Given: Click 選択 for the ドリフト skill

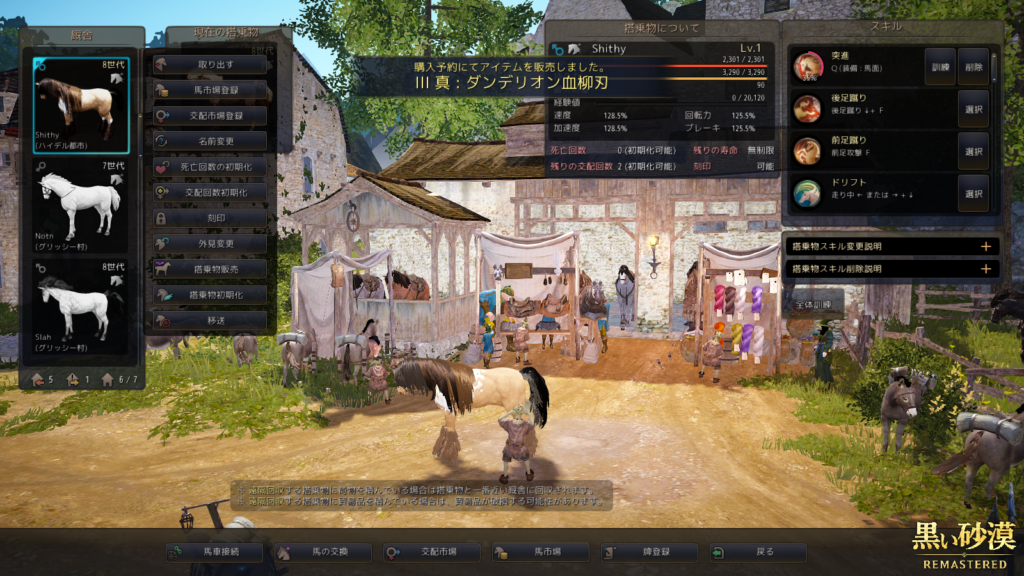Looking at the screenshot, I should point(973,193).
